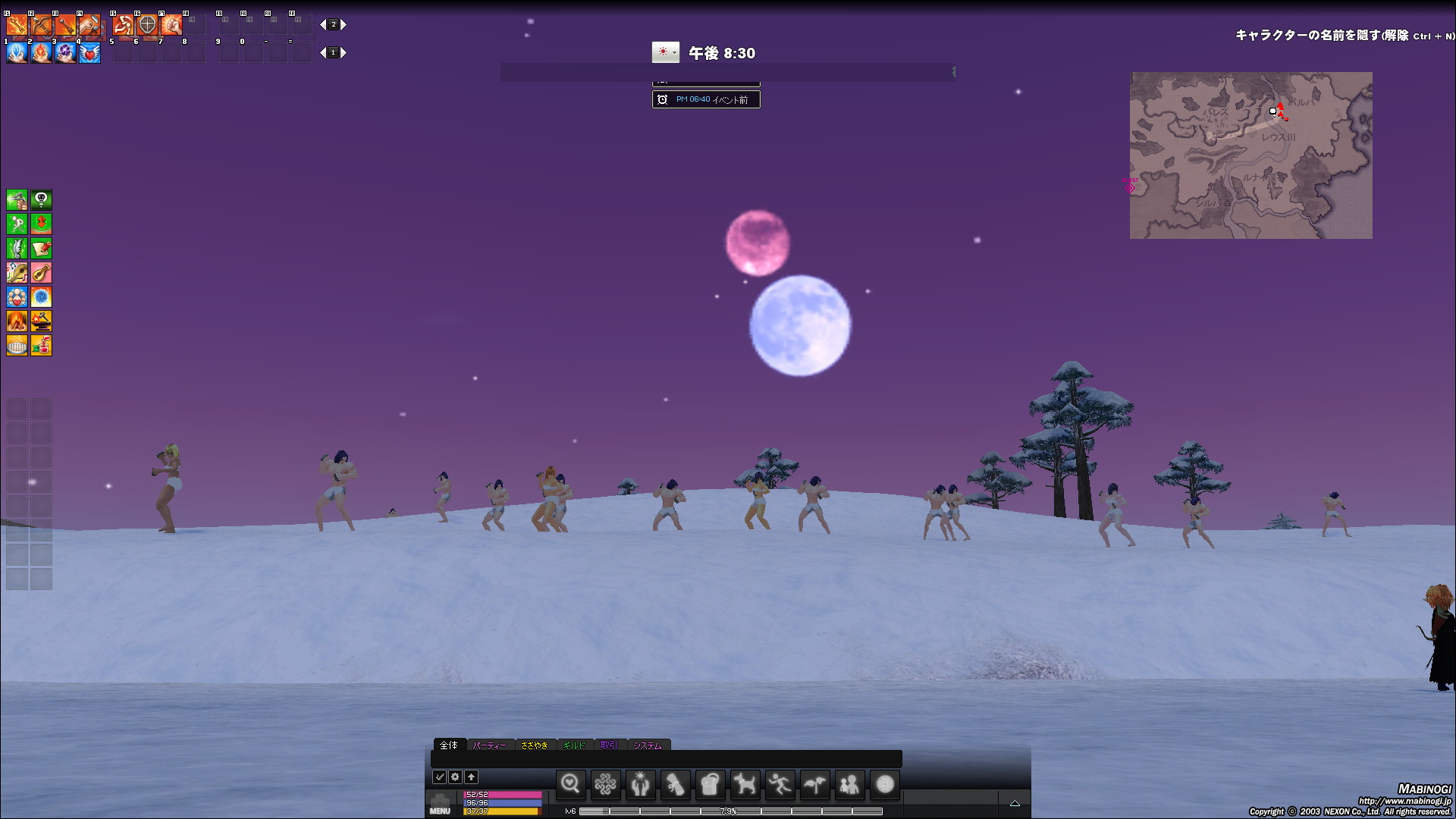Cast the ice bolt hand skill
Screen dimensions: 1456x819
(17, 53)
